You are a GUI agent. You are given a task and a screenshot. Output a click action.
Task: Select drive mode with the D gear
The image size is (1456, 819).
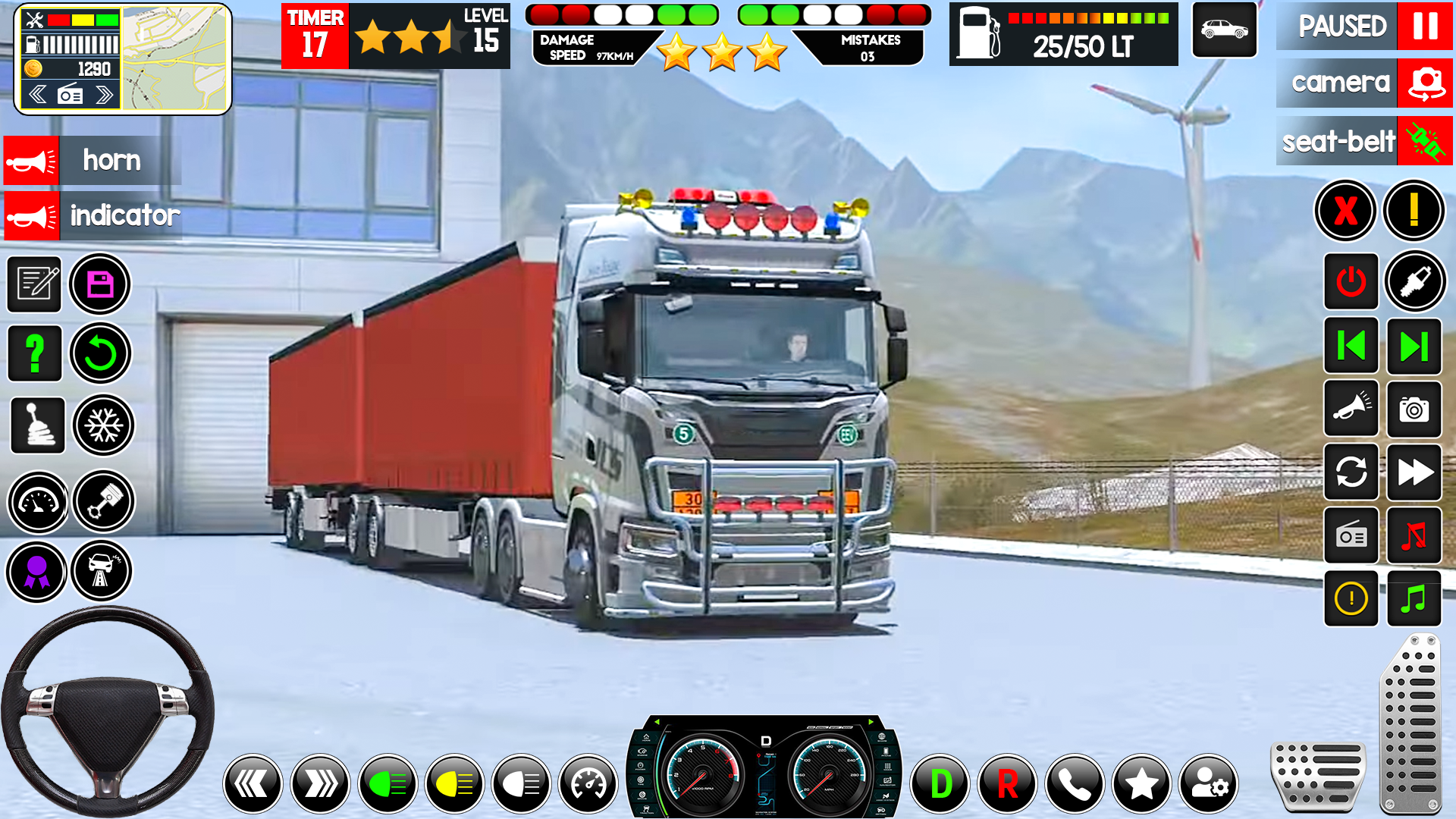pos(940,783)
